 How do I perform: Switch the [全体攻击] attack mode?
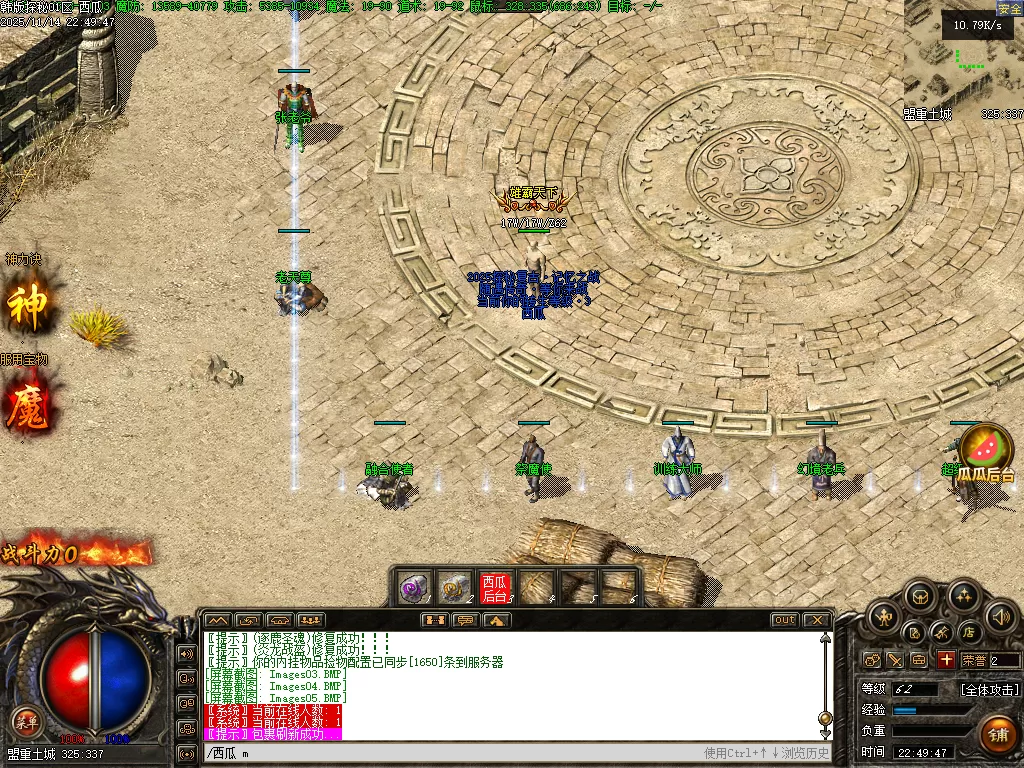coord(990,690)
